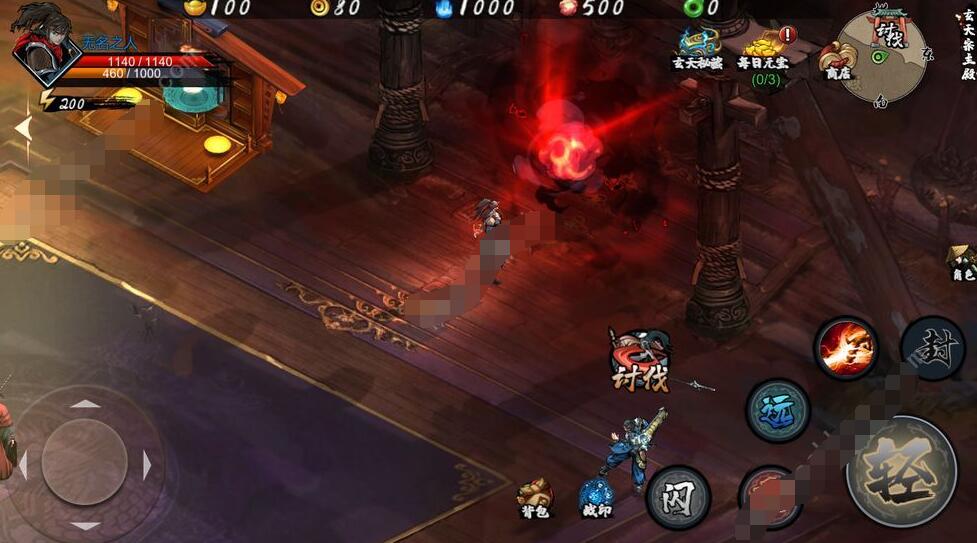Expand the left side panel arrow
The width and height of the screenshot is (977, 543).
[x=22, y=128]
